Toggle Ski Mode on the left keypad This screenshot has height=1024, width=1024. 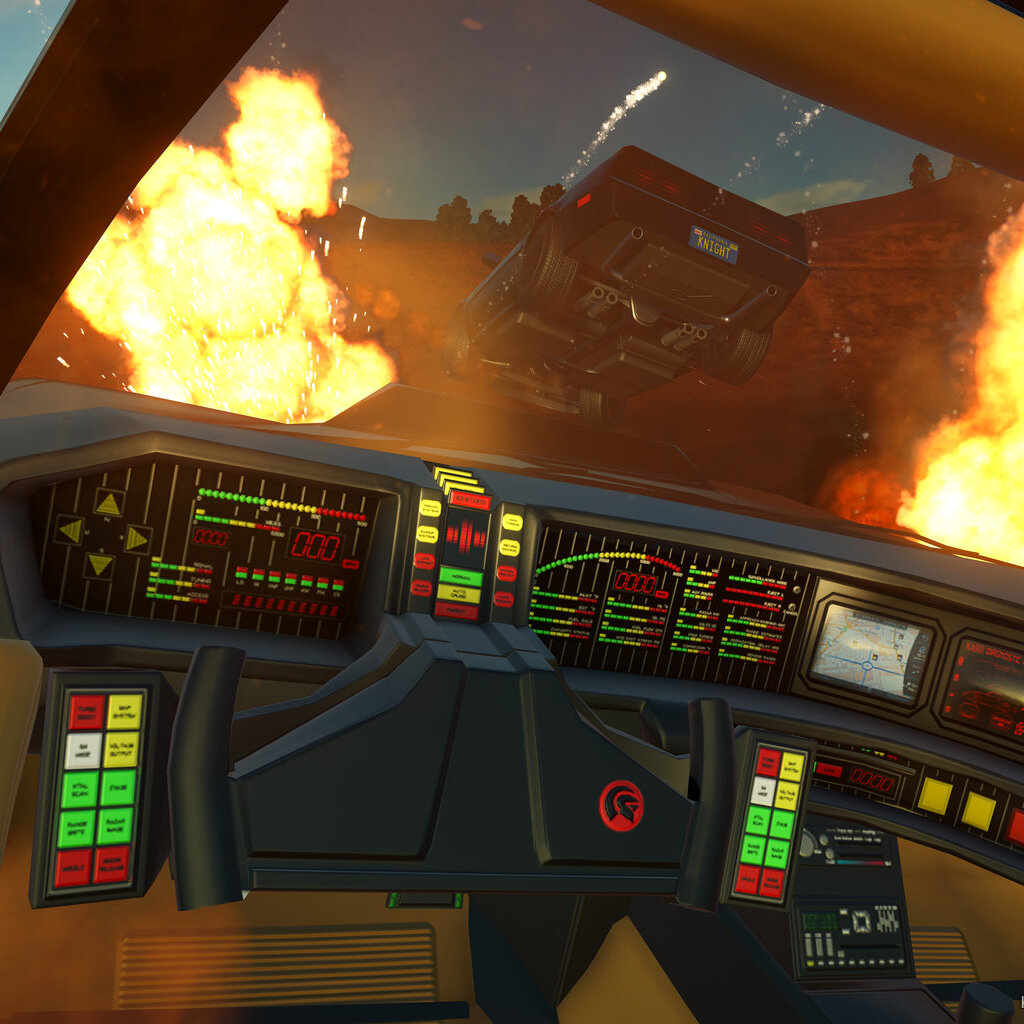83,750
